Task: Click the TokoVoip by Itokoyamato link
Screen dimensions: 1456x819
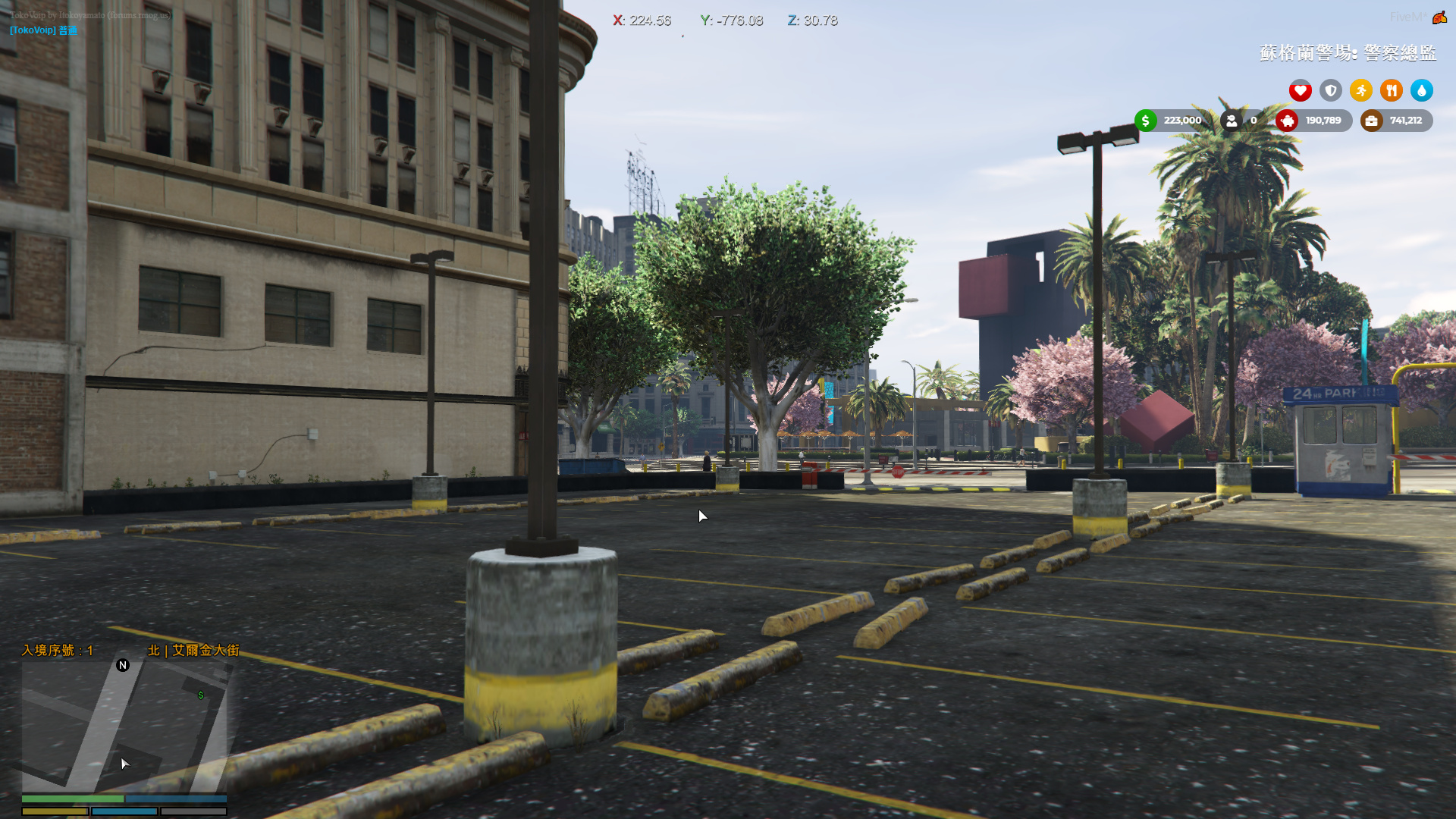Action: click(x=89, y=14)
